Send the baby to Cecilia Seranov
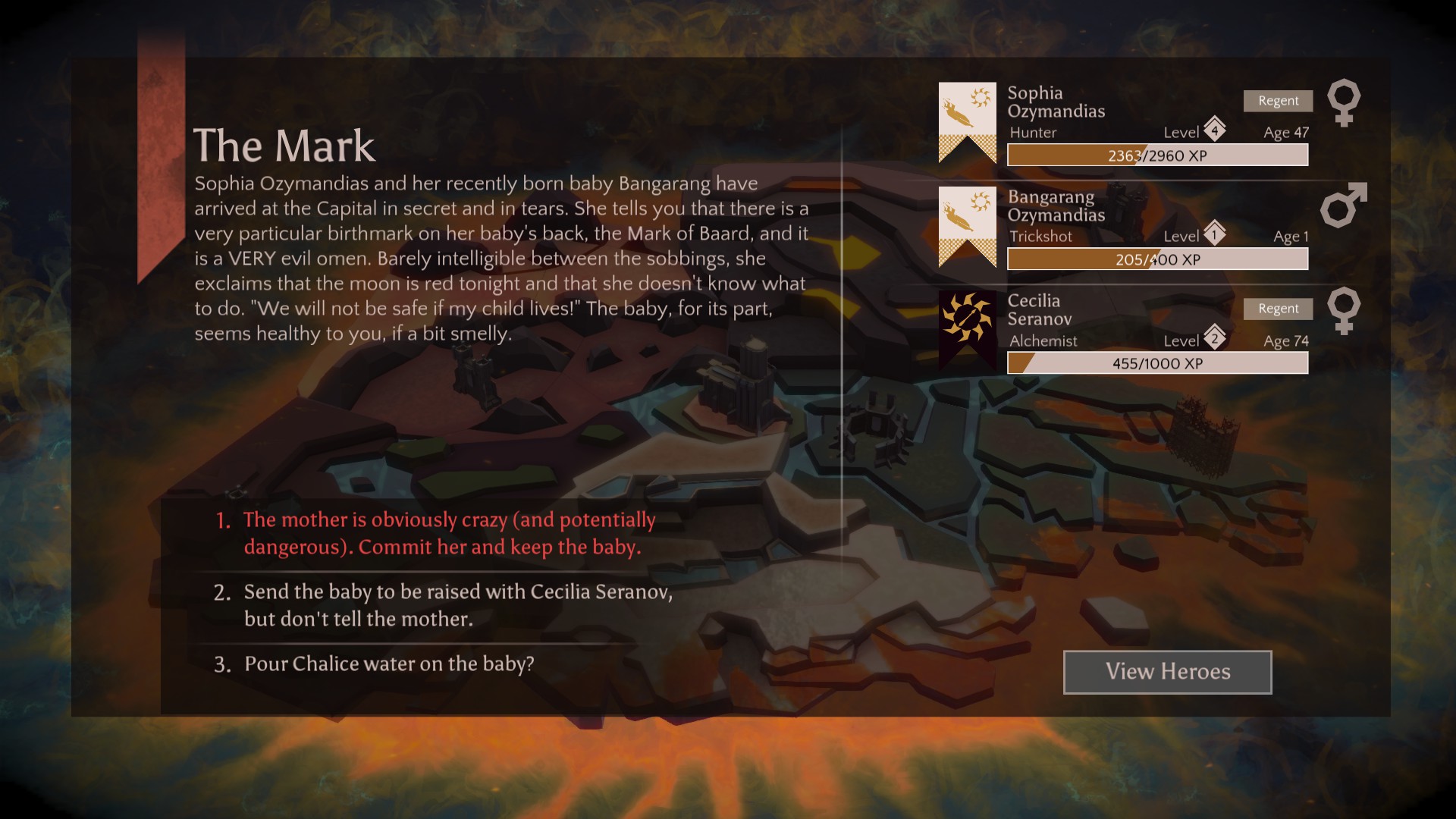This screenshot has height=819, width=1456. pos(457,605)
